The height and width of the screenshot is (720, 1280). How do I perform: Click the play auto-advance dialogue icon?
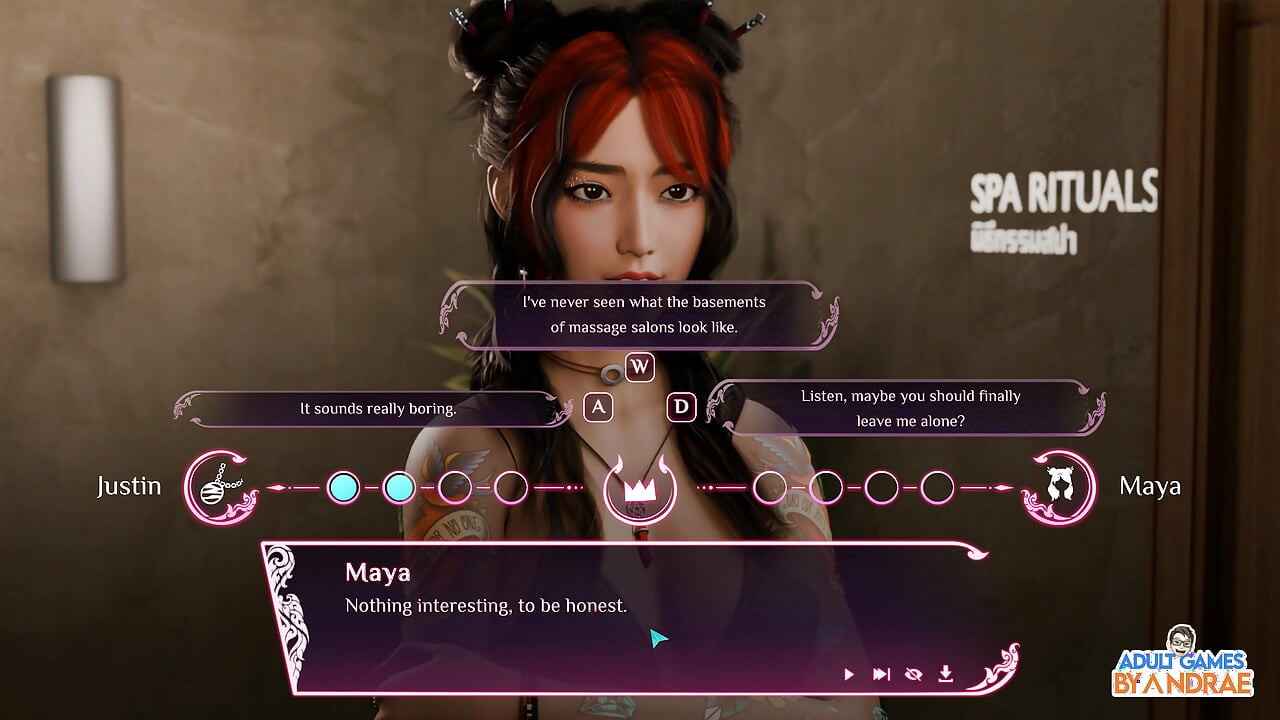(849, 674)
